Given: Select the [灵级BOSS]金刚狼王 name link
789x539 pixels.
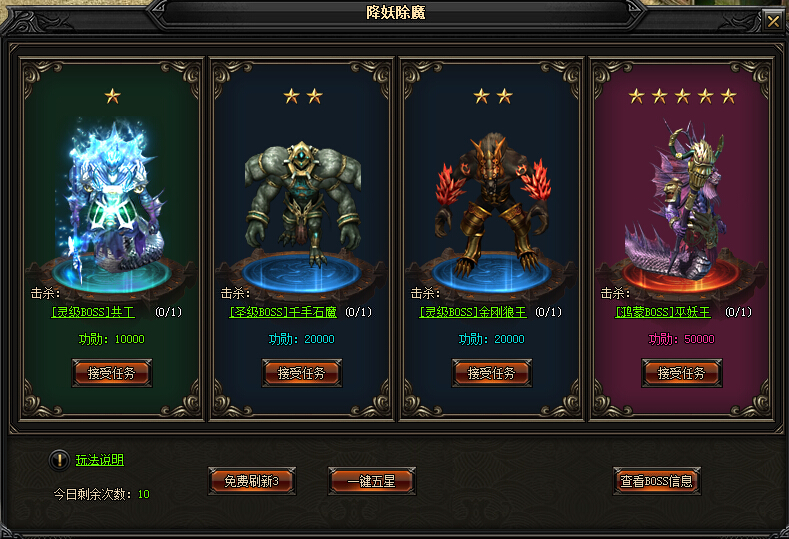Looking at the screenshot, I should point(473,312).
